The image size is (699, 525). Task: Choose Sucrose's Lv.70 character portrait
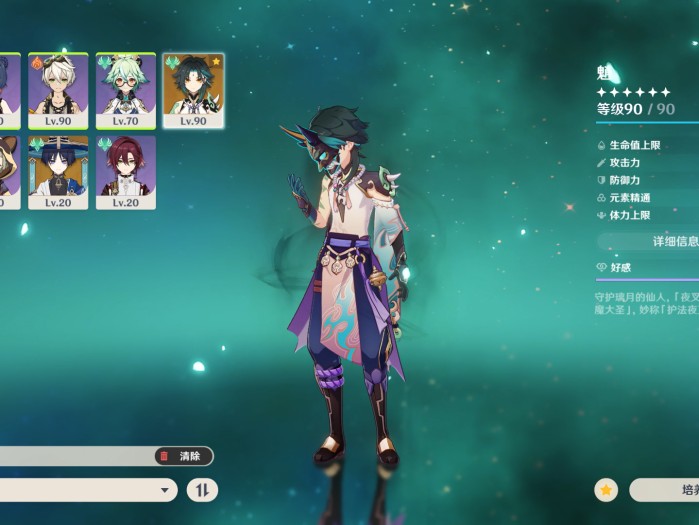[126, 90]
